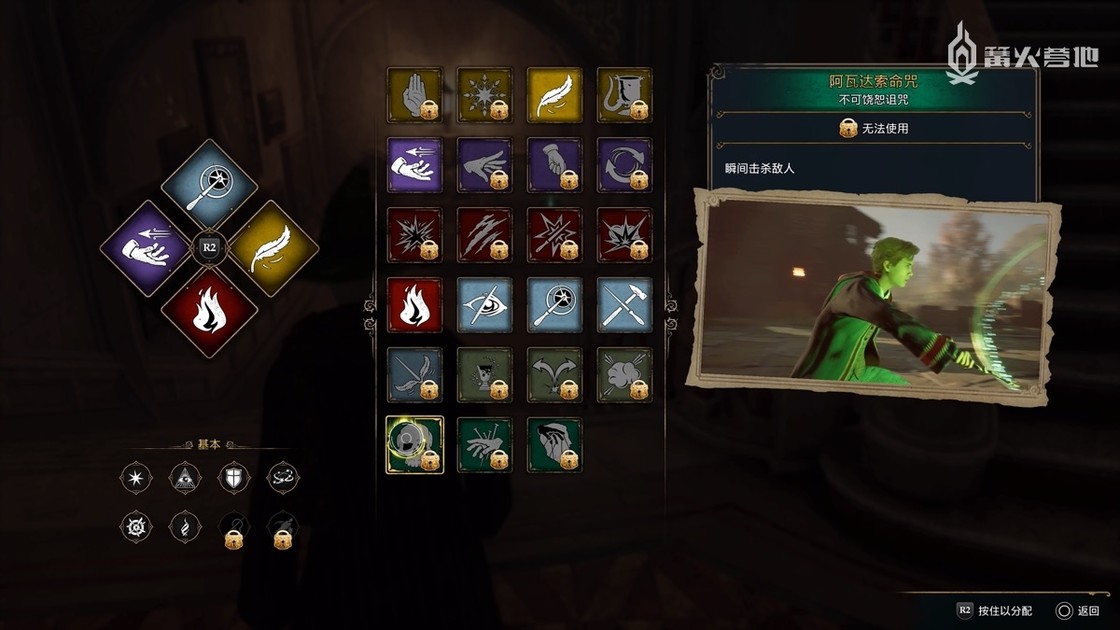The width and height of the screenshot is (1120, 630).
Task: Select the highlighted Avada Kedavra curse slot
Action: (414, 445)
